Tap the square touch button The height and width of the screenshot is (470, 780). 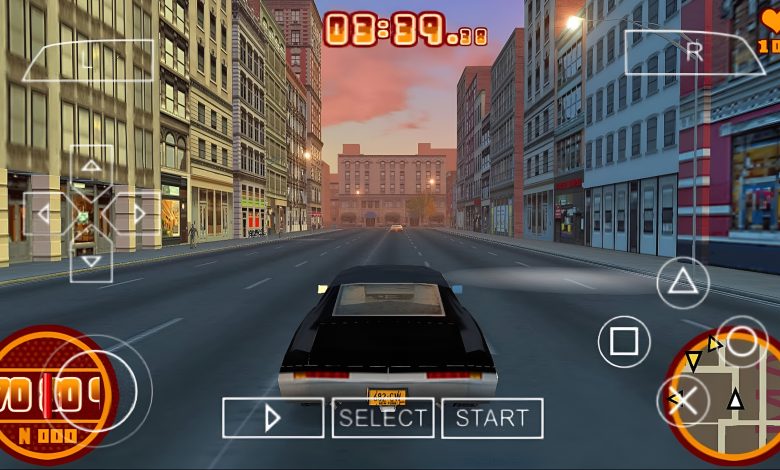624,342
